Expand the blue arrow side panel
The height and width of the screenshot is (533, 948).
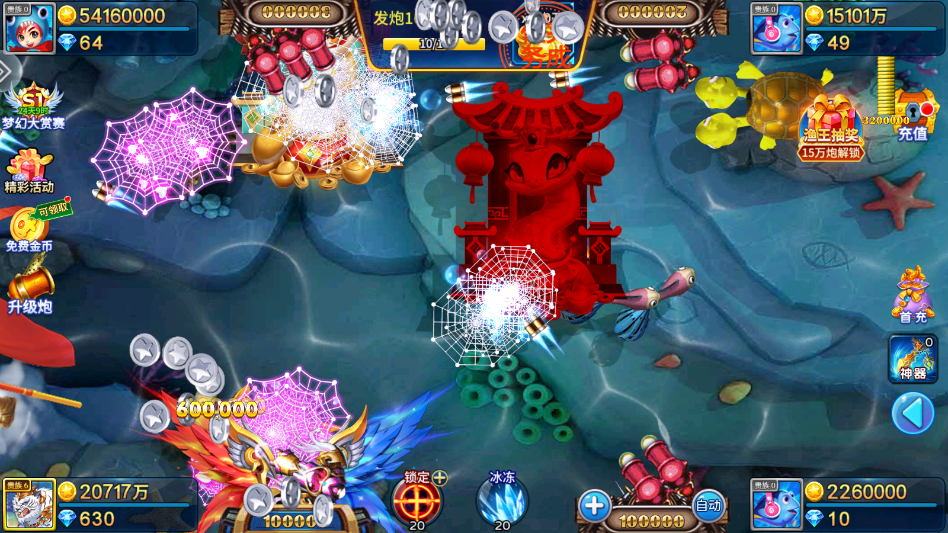(912, 413)
